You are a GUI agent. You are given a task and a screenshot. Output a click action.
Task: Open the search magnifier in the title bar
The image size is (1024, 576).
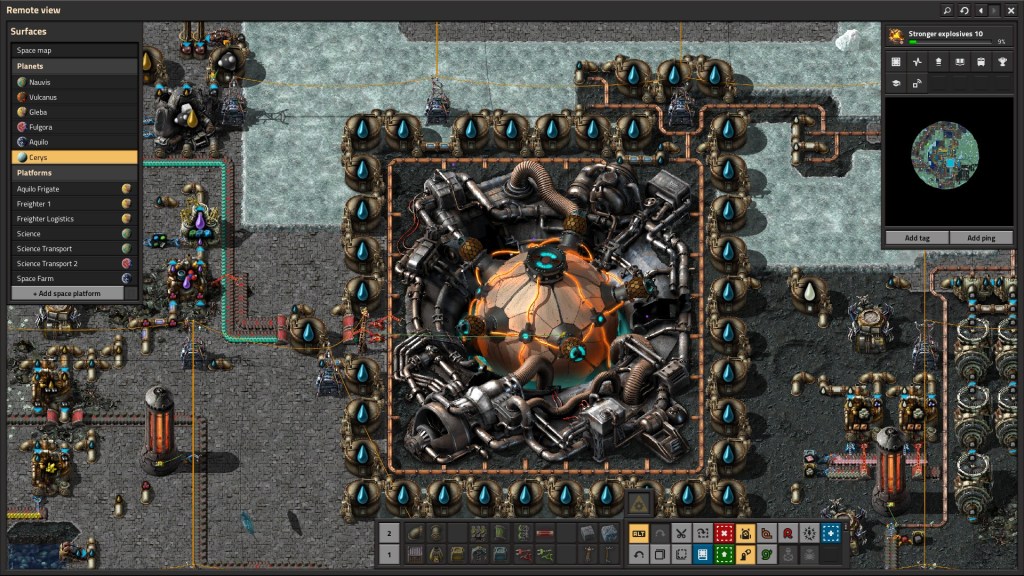pos(947,10)
